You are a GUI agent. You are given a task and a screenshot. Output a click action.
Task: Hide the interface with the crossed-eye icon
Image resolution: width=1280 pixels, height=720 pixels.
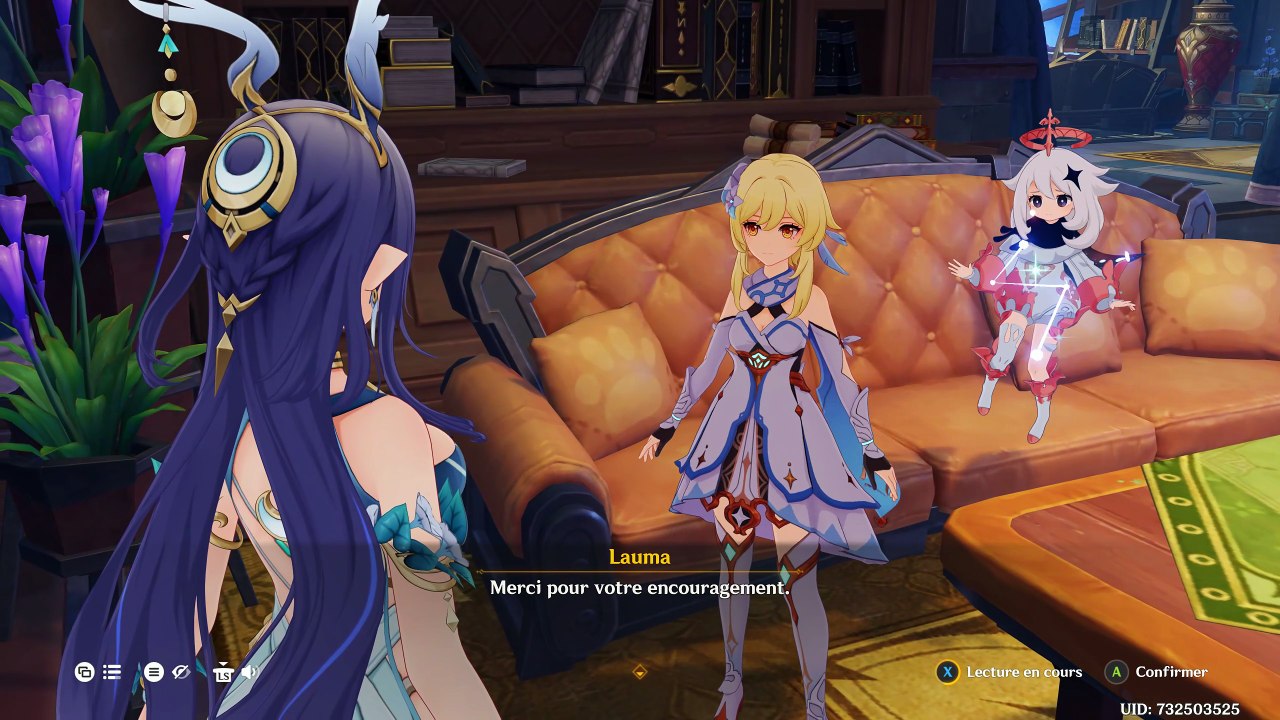pyautogui.click(x=181, y=672)
